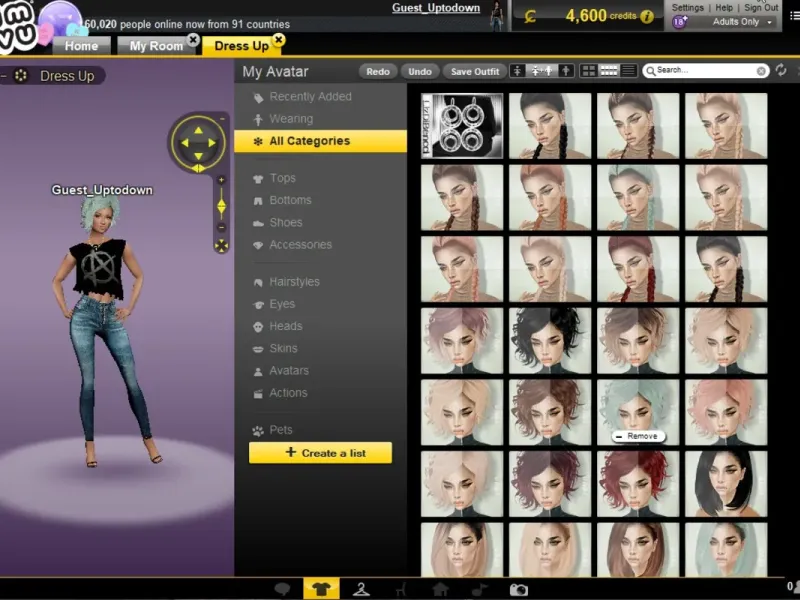Viewport: 800px width, 600px height.
Task: Save the current outfit
Action: [475, 71]
